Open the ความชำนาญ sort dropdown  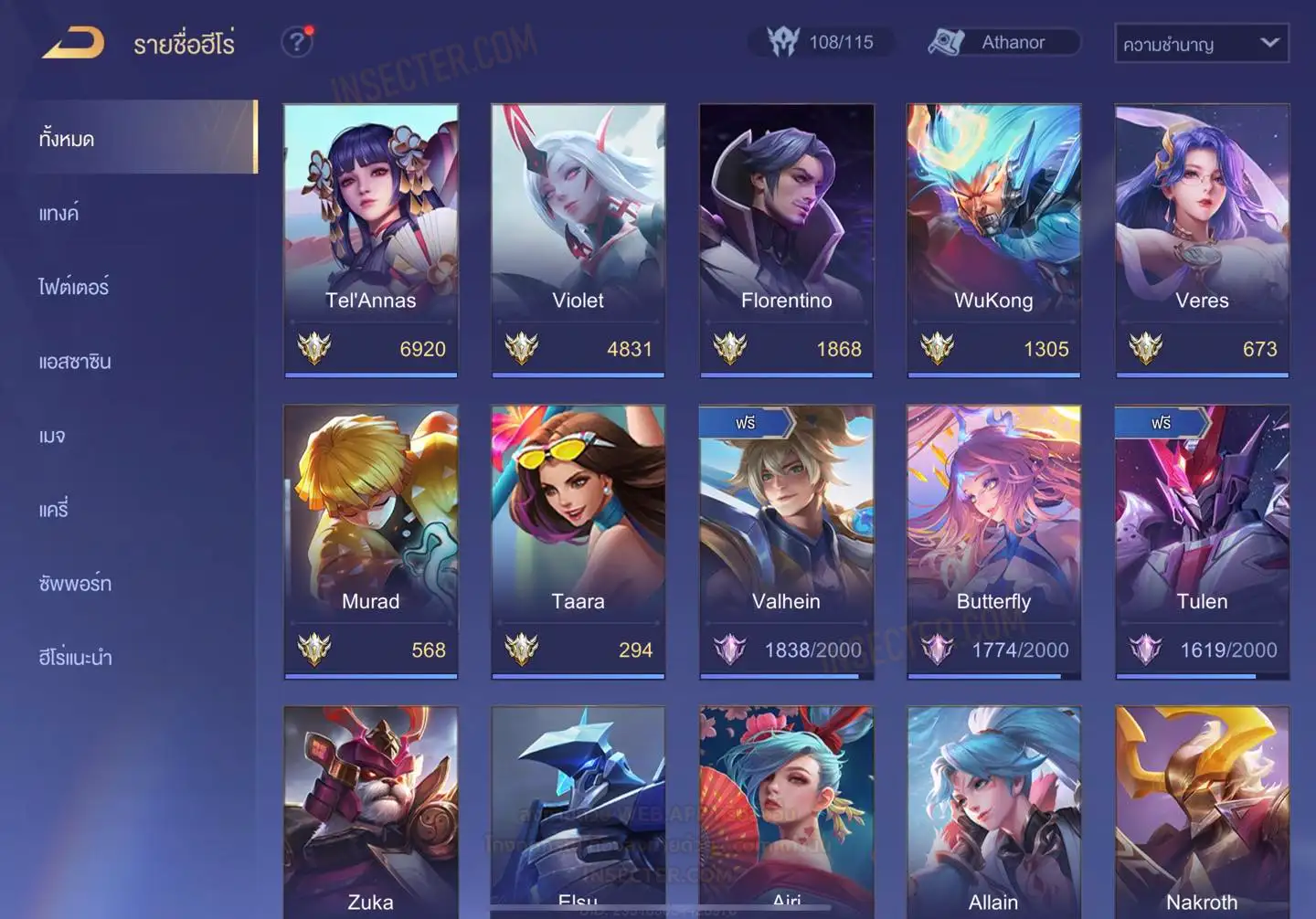(x=1201, y=44)
